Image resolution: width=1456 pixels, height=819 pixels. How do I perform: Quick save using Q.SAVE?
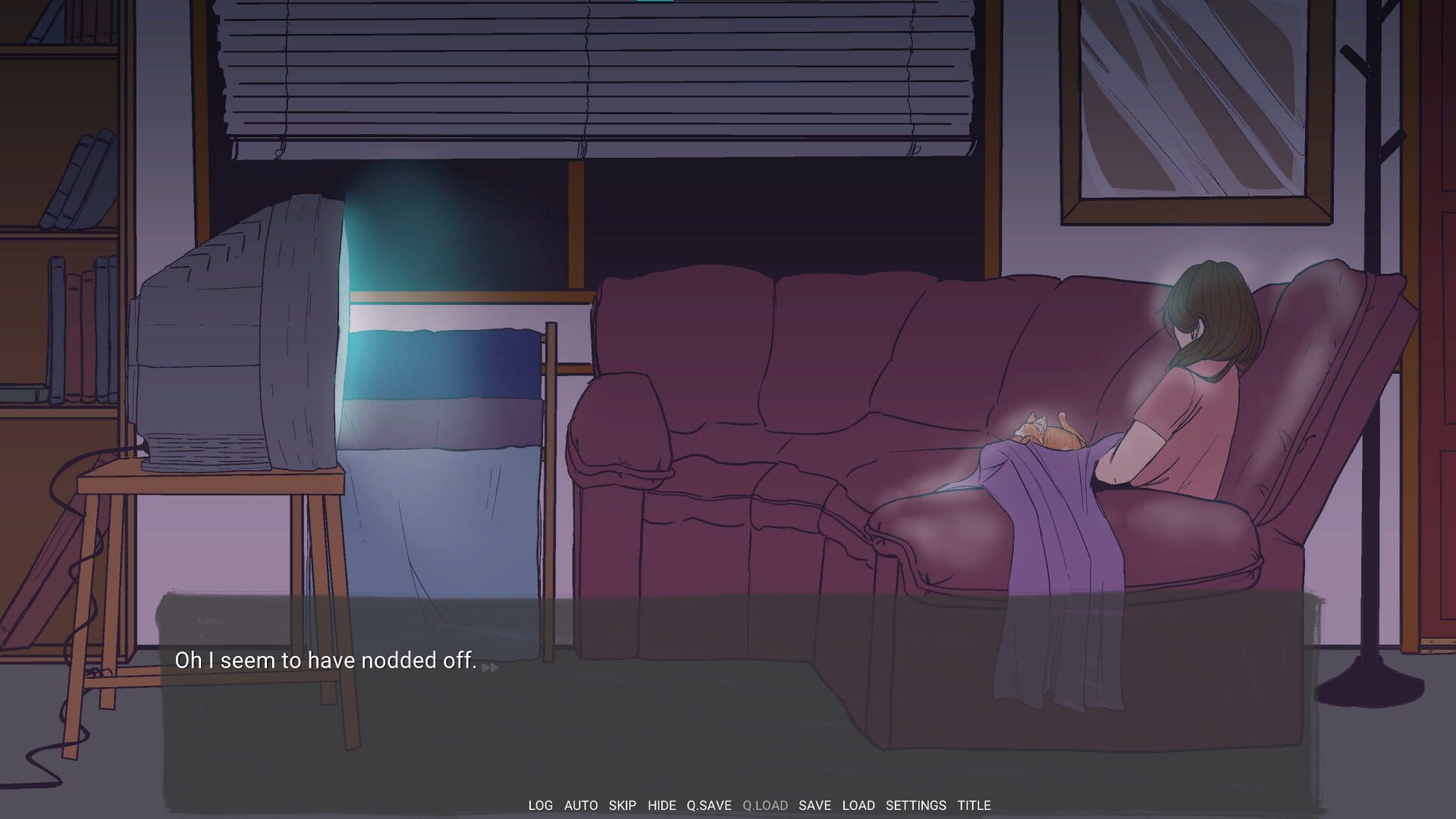tap(707, 805)
